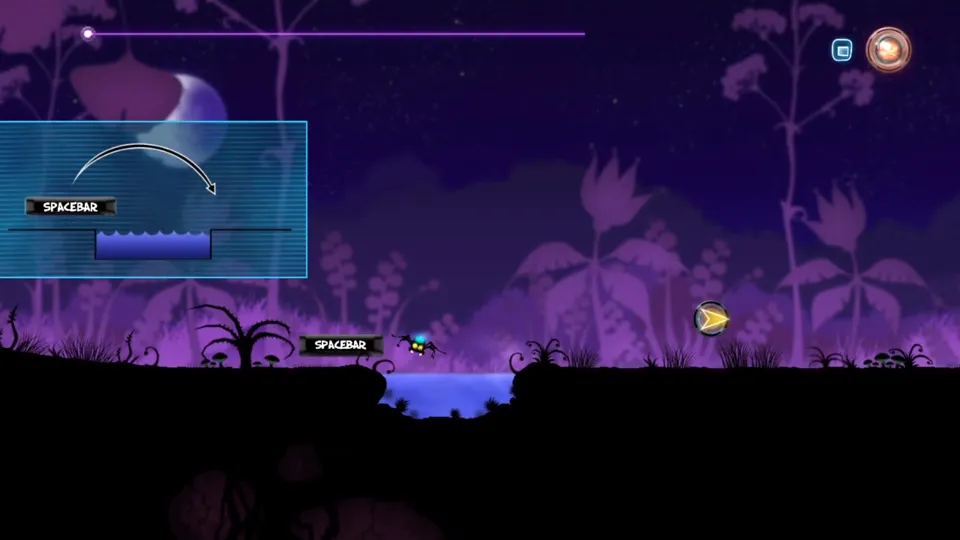Click the small blue square icon
This screenshot has width=960, height=540.
point(842,50)
